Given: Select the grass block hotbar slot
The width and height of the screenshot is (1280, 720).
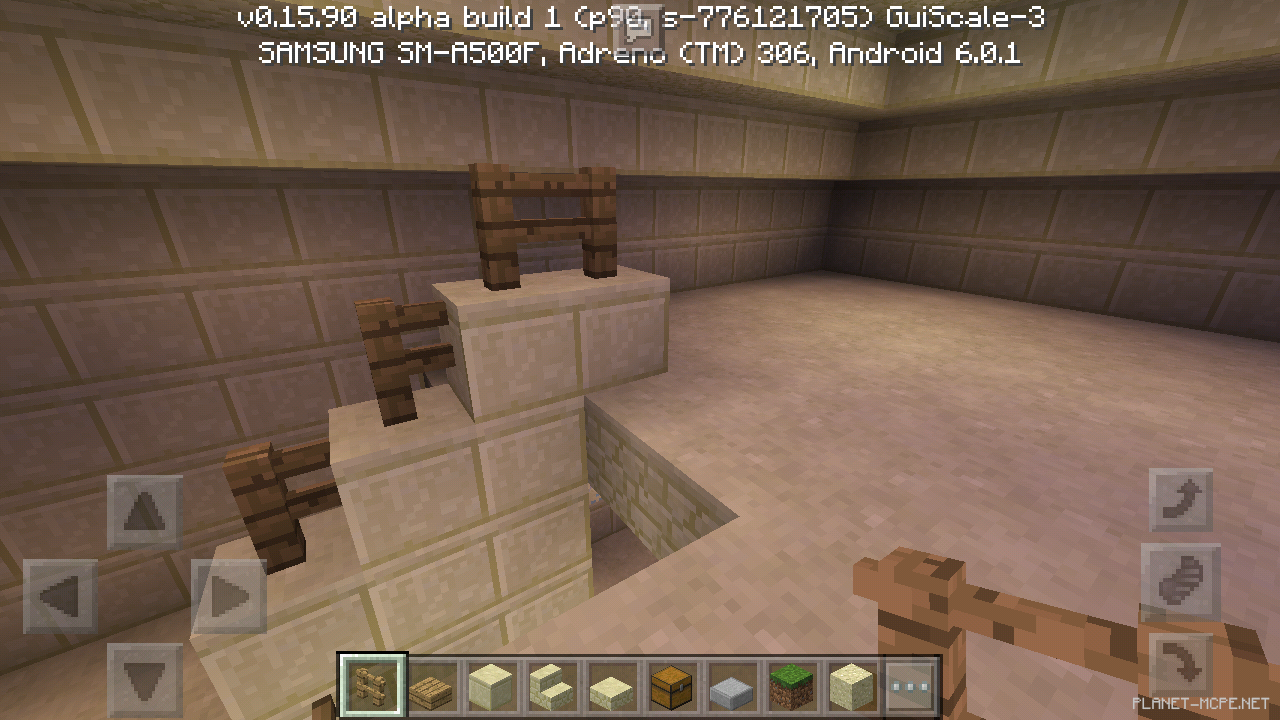Looking at the screenshot, I should pos(790,687).
